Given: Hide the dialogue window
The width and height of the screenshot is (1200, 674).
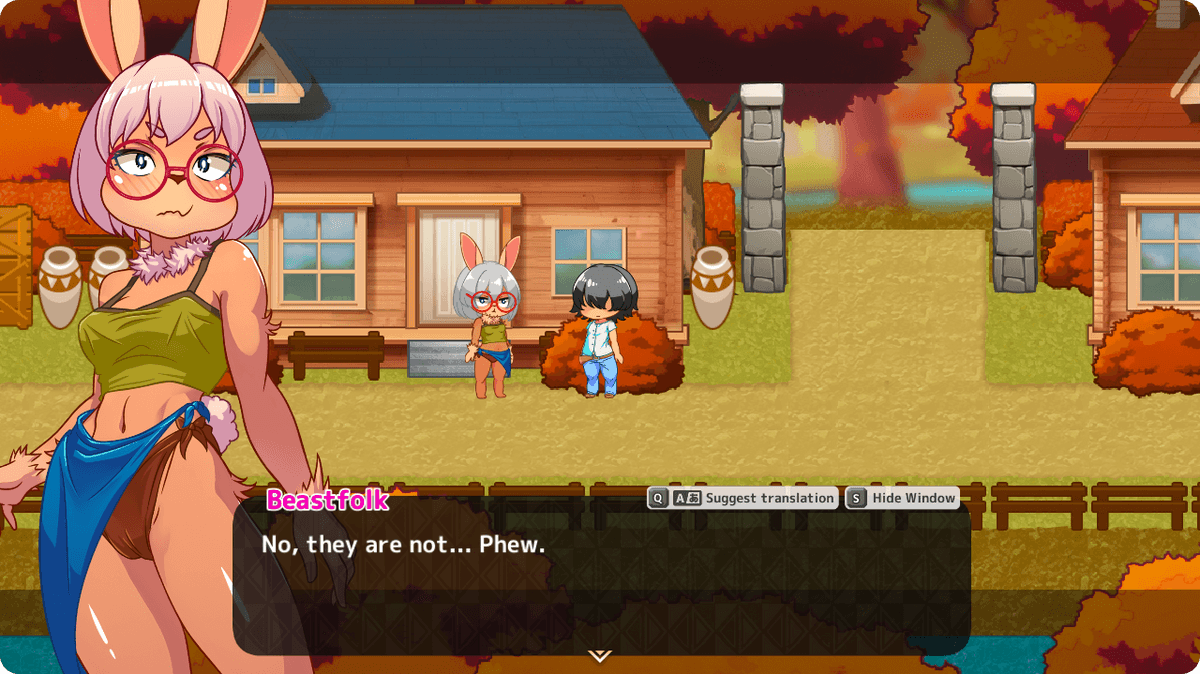Looking at the screenshot, I should coord(902,498).
